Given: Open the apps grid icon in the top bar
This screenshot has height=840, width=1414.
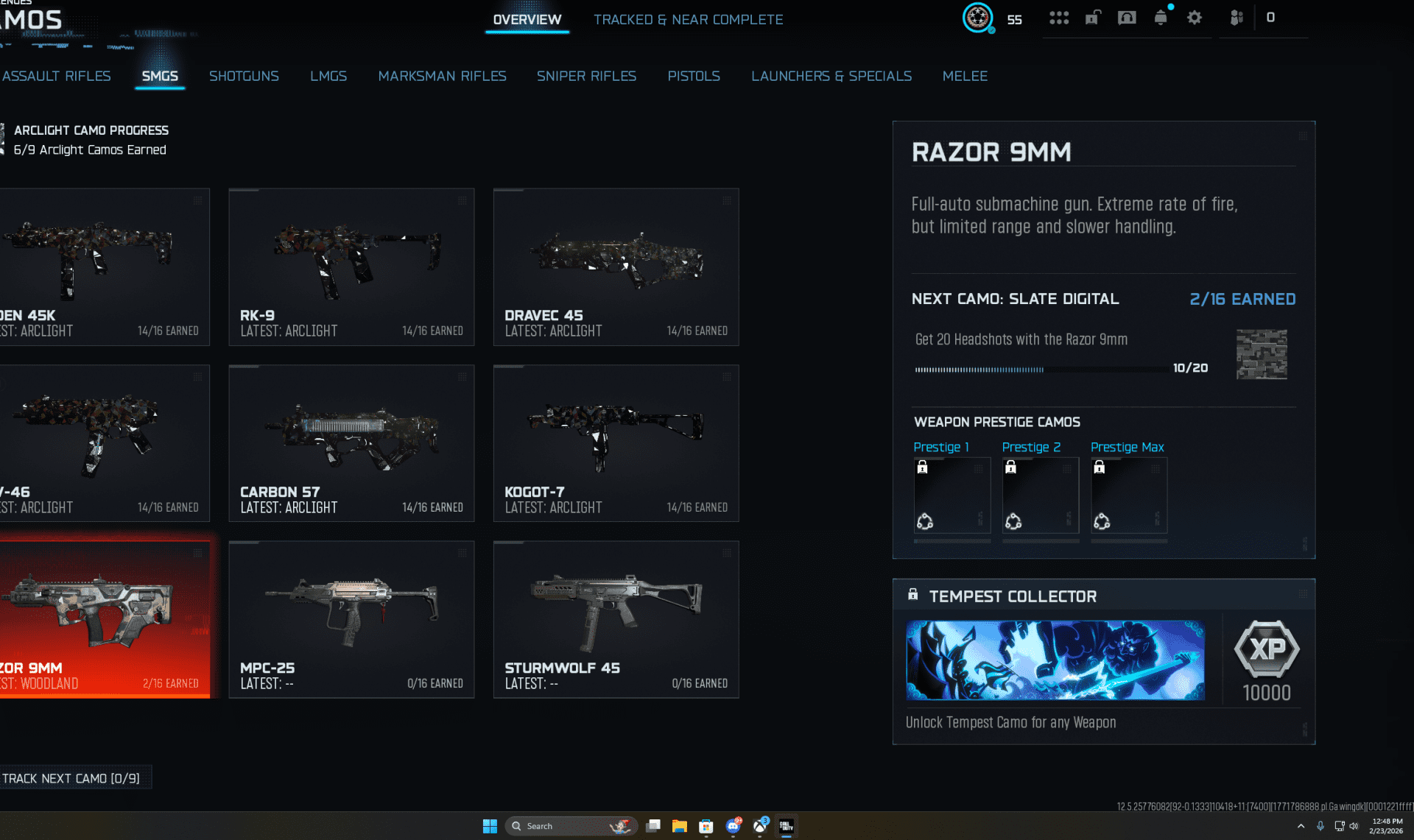Looking at the screenshot, I should 1059,17.
